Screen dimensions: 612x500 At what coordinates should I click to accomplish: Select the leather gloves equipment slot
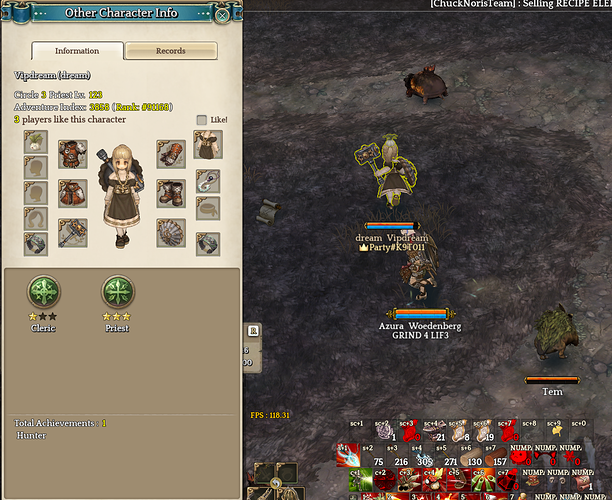pos(170,153)
